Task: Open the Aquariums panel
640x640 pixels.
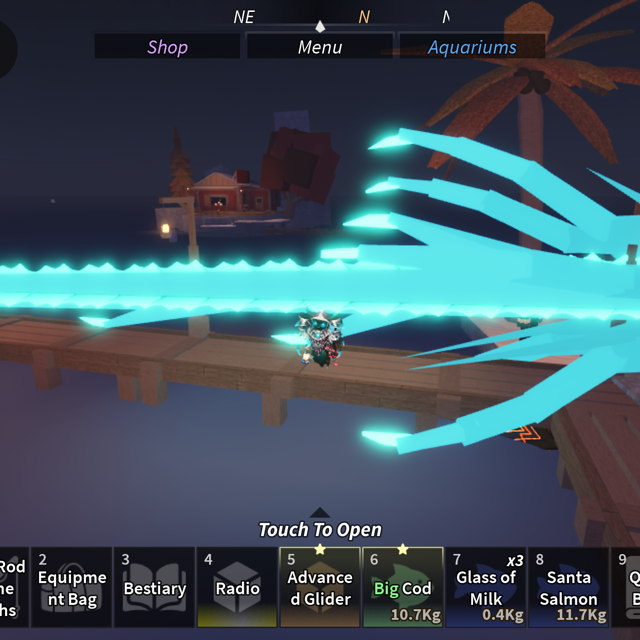Action: click(x=472, y=47)
